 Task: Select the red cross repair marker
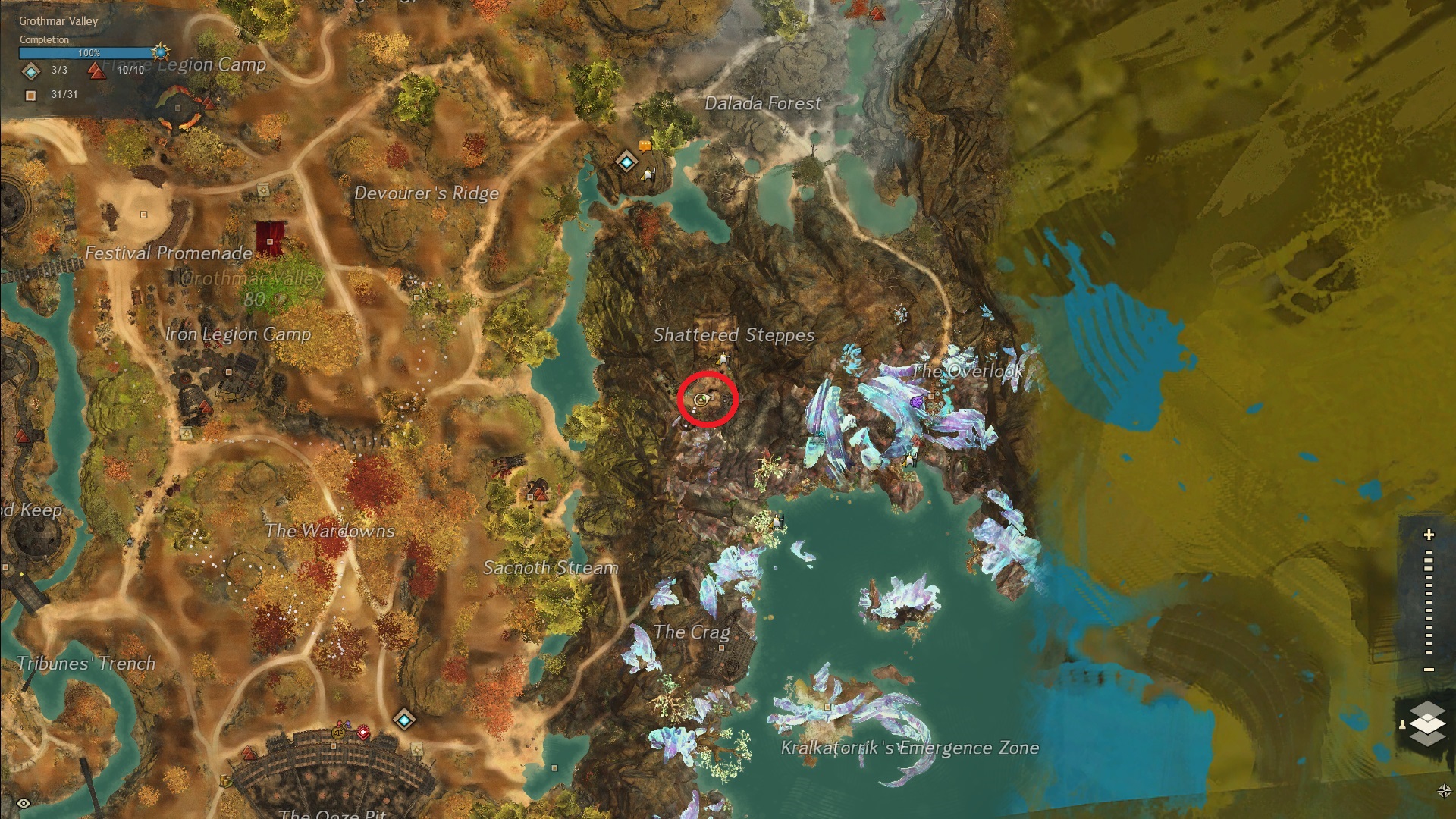[x=363, y=732]
